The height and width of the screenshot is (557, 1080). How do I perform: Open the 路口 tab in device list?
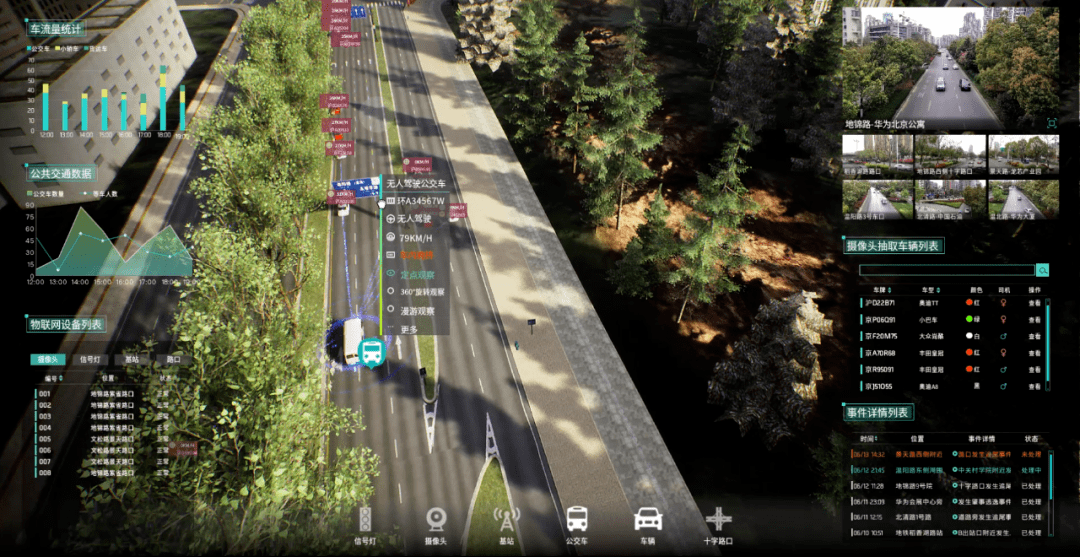click(x=173, y=359)
